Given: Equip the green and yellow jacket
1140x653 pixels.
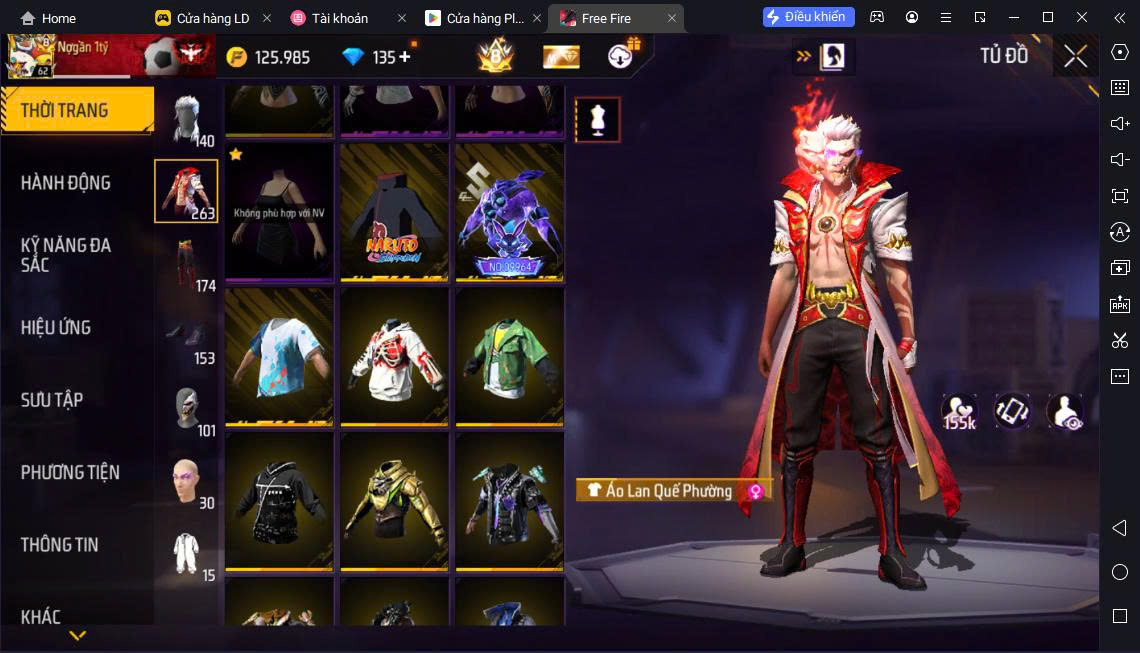Looking at the screenshot, I should tap(509, 356).
